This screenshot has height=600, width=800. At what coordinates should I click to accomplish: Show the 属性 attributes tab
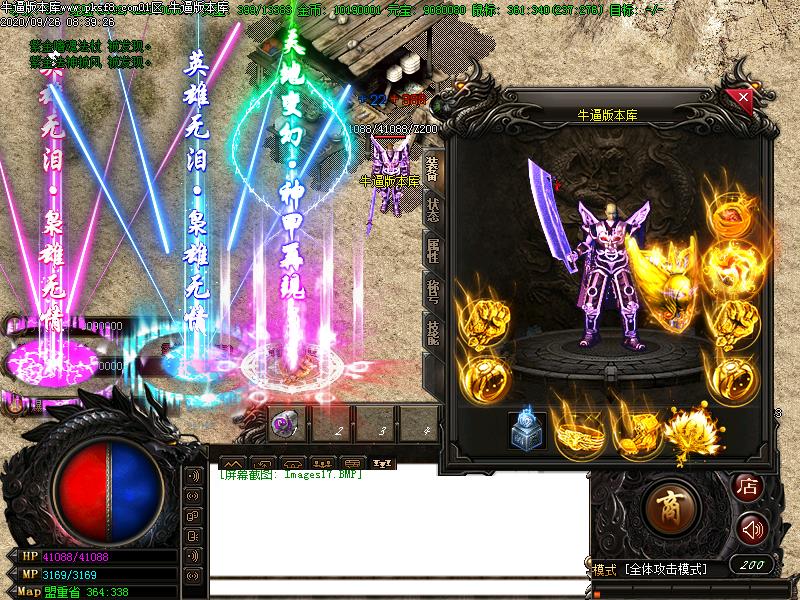(x=433, y=249)
